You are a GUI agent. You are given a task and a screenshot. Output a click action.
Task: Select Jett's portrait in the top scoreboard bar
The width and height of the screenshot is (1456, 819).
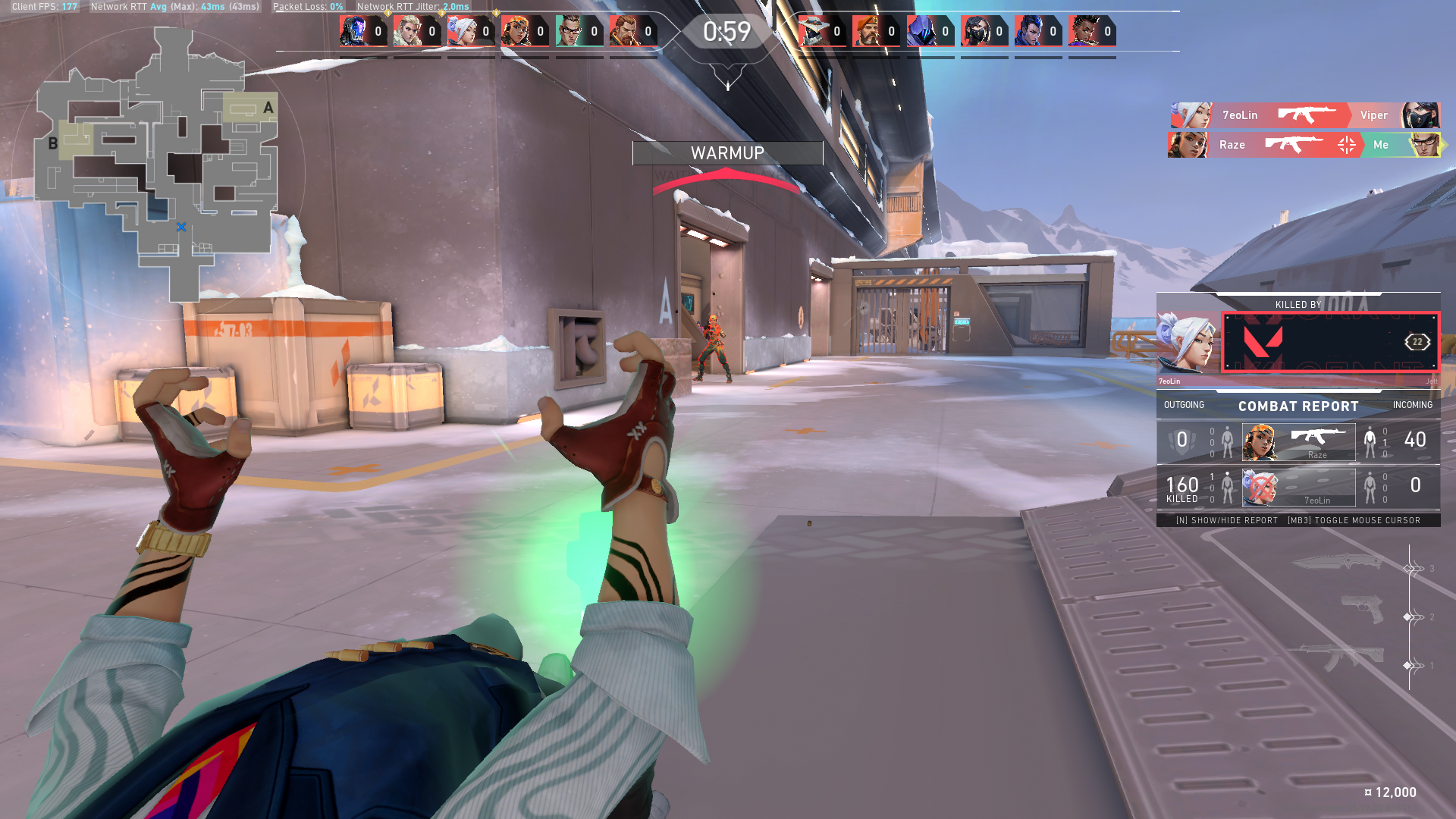coord(461,32)
